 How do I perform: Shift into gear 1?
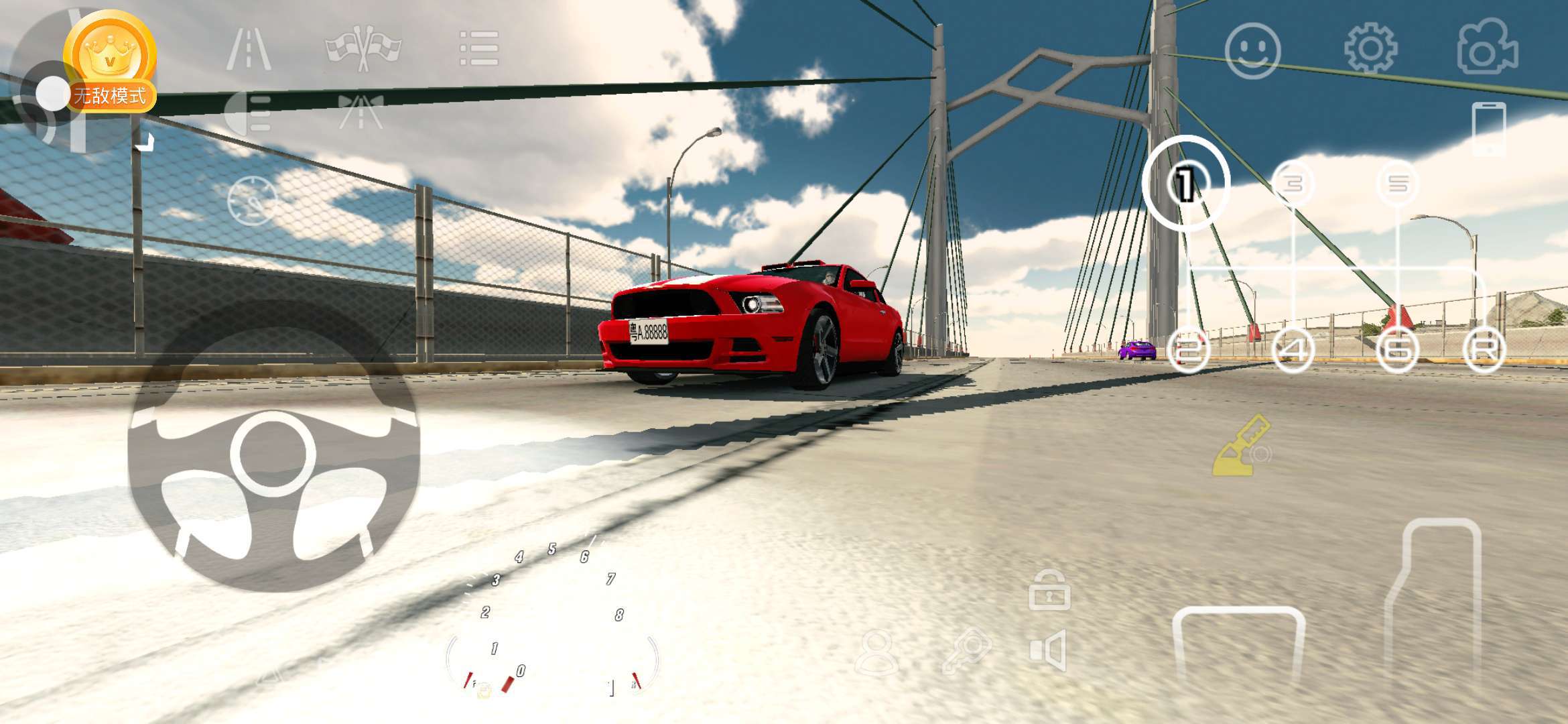click(x=1185, y=183)
